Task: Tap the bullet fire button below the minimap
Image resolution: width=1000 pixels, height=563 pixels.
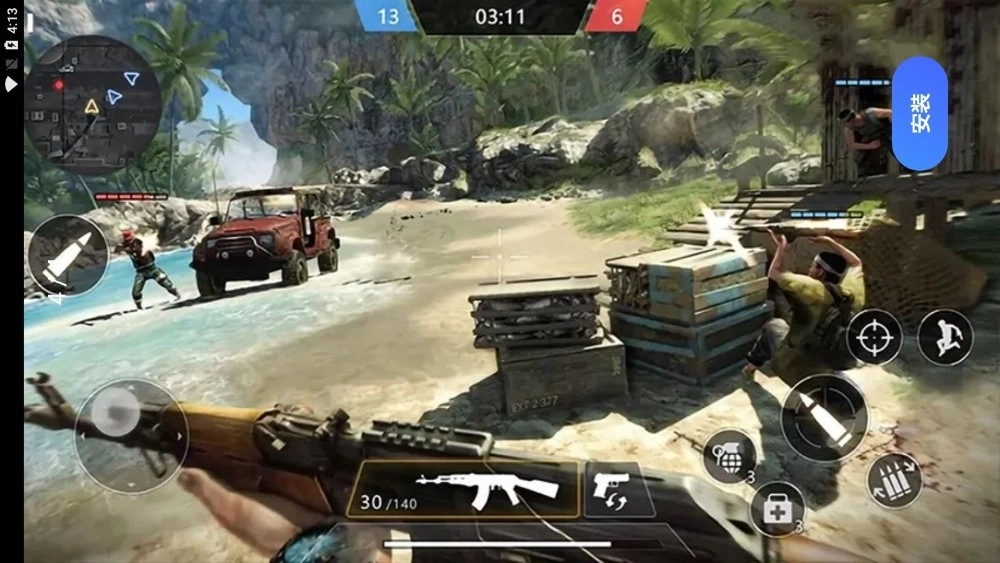Action: pyautogui.click(x=68, y=256)
